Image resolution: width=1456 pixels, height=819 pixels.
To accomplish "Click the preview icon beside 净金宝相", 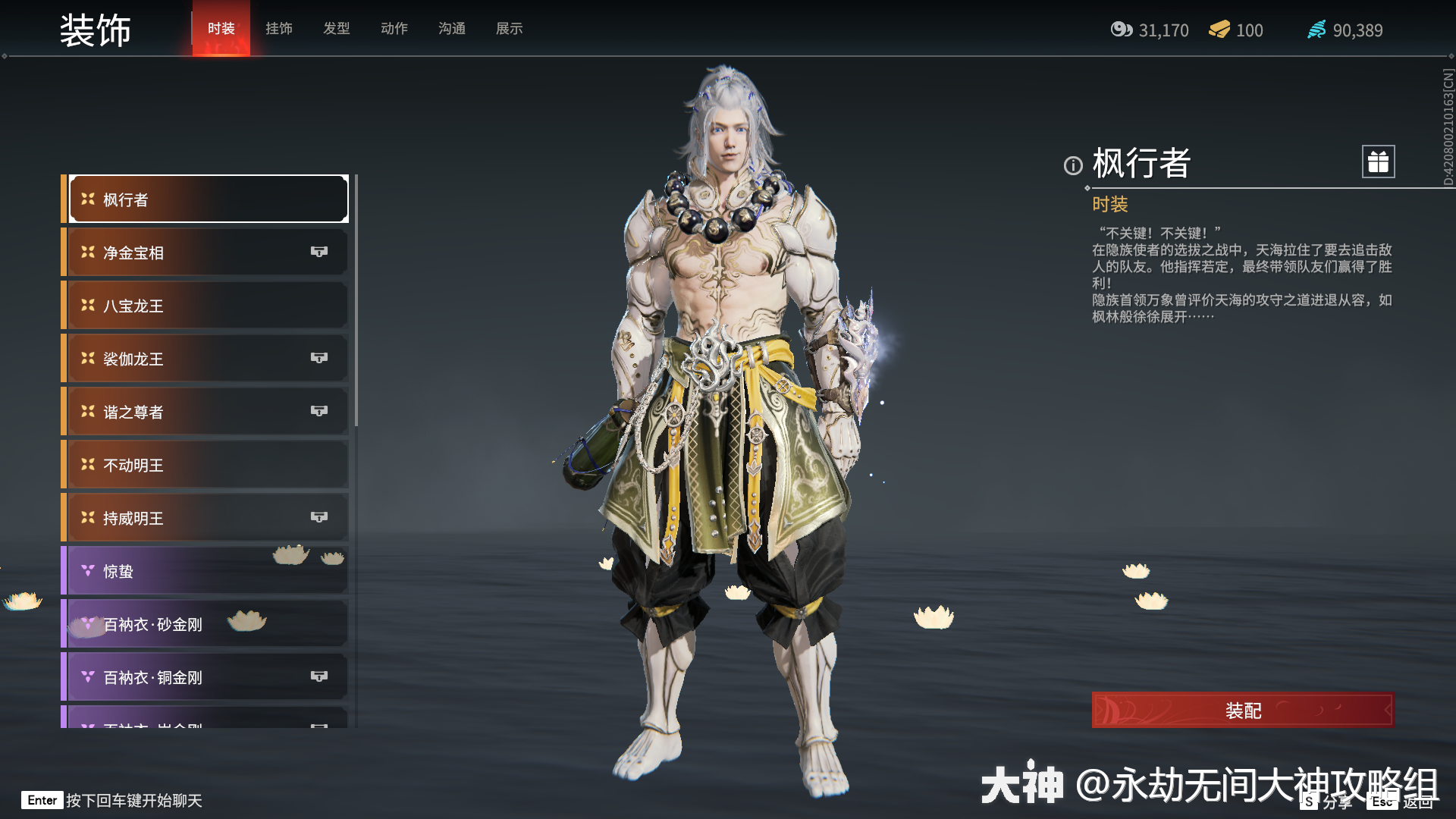I will (319, 252).
